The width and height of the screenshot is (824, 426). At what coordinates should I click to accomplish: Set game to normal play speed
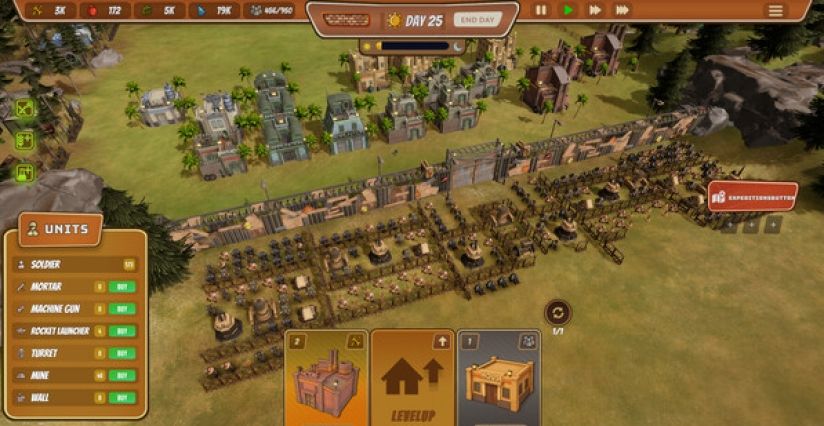click(x=568, y=10)
